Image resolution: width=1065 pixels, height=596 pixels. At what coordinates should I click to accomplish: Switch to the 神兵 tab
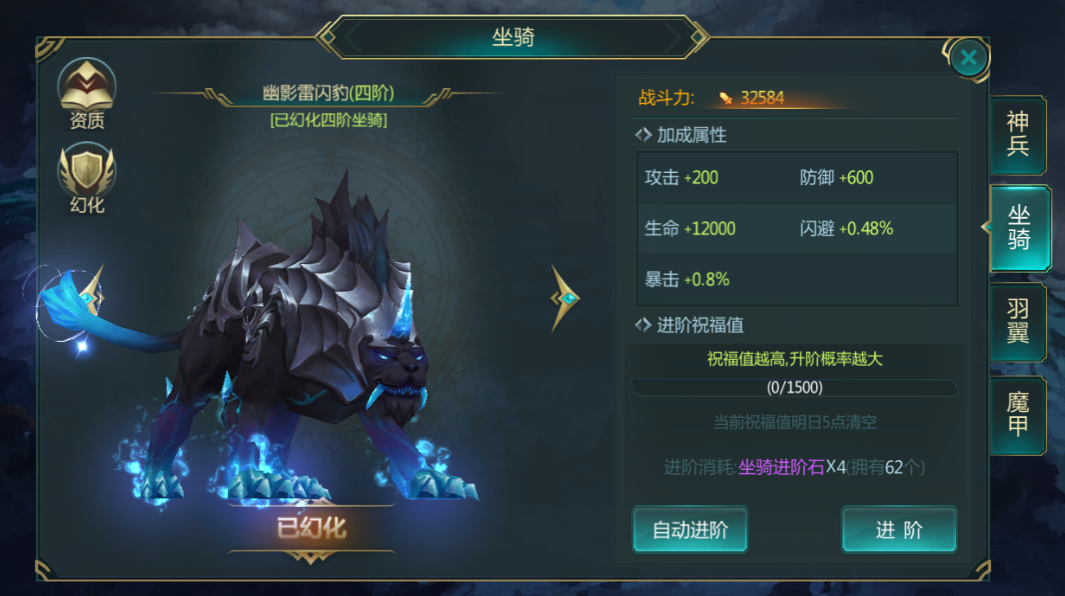(x=1017, y=134)
